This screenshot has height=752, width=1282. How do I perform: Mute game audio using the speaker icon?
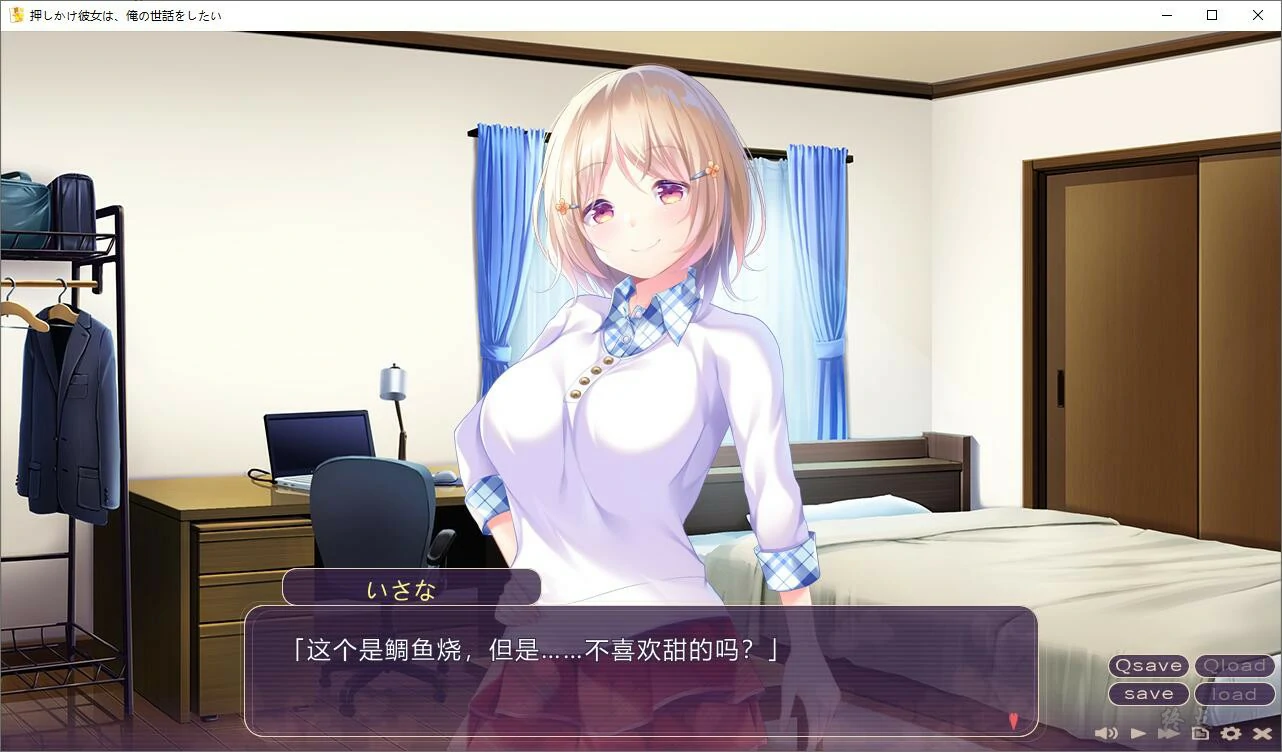[1106, 732]
